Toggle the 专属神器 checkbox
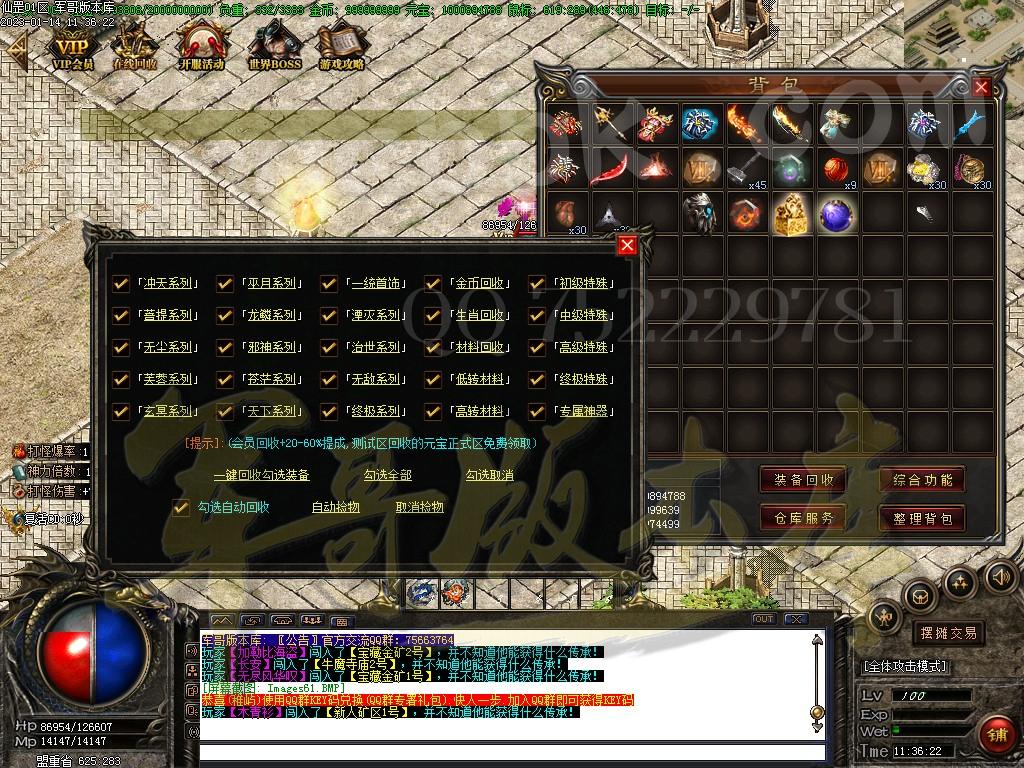The width and height of the screenshot is (1024, 768). pyautogui.click(x=537, y=411)
